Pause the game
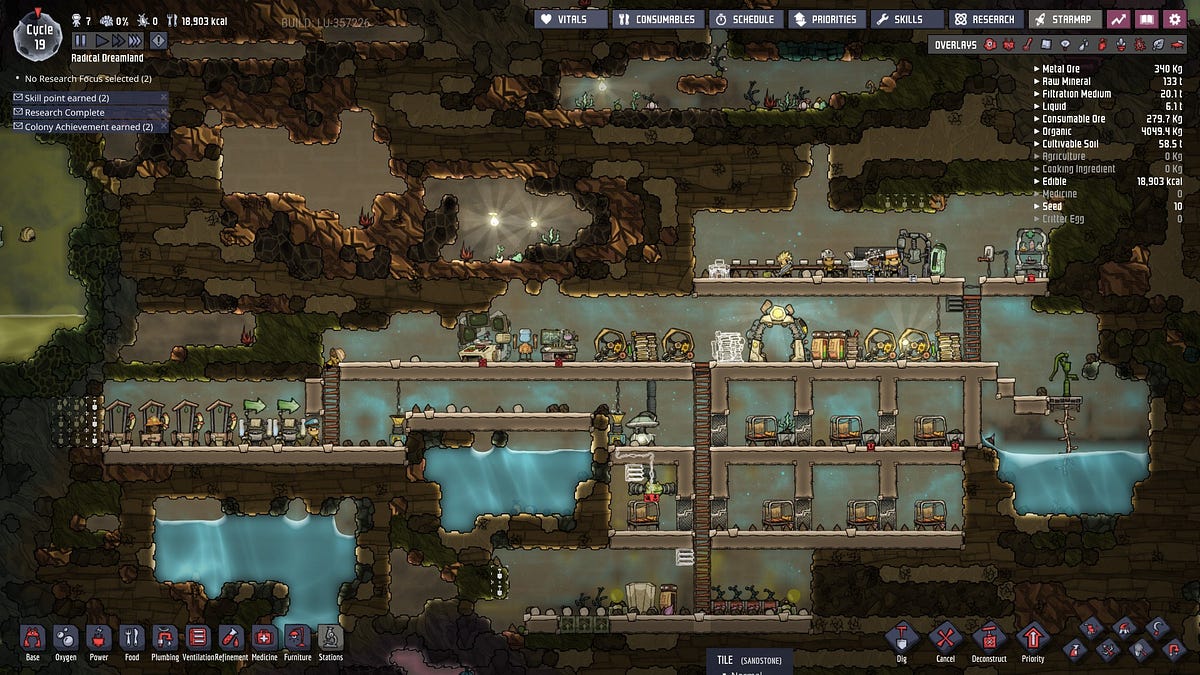Screen dimensions: 1200x675 click(80, 41)
